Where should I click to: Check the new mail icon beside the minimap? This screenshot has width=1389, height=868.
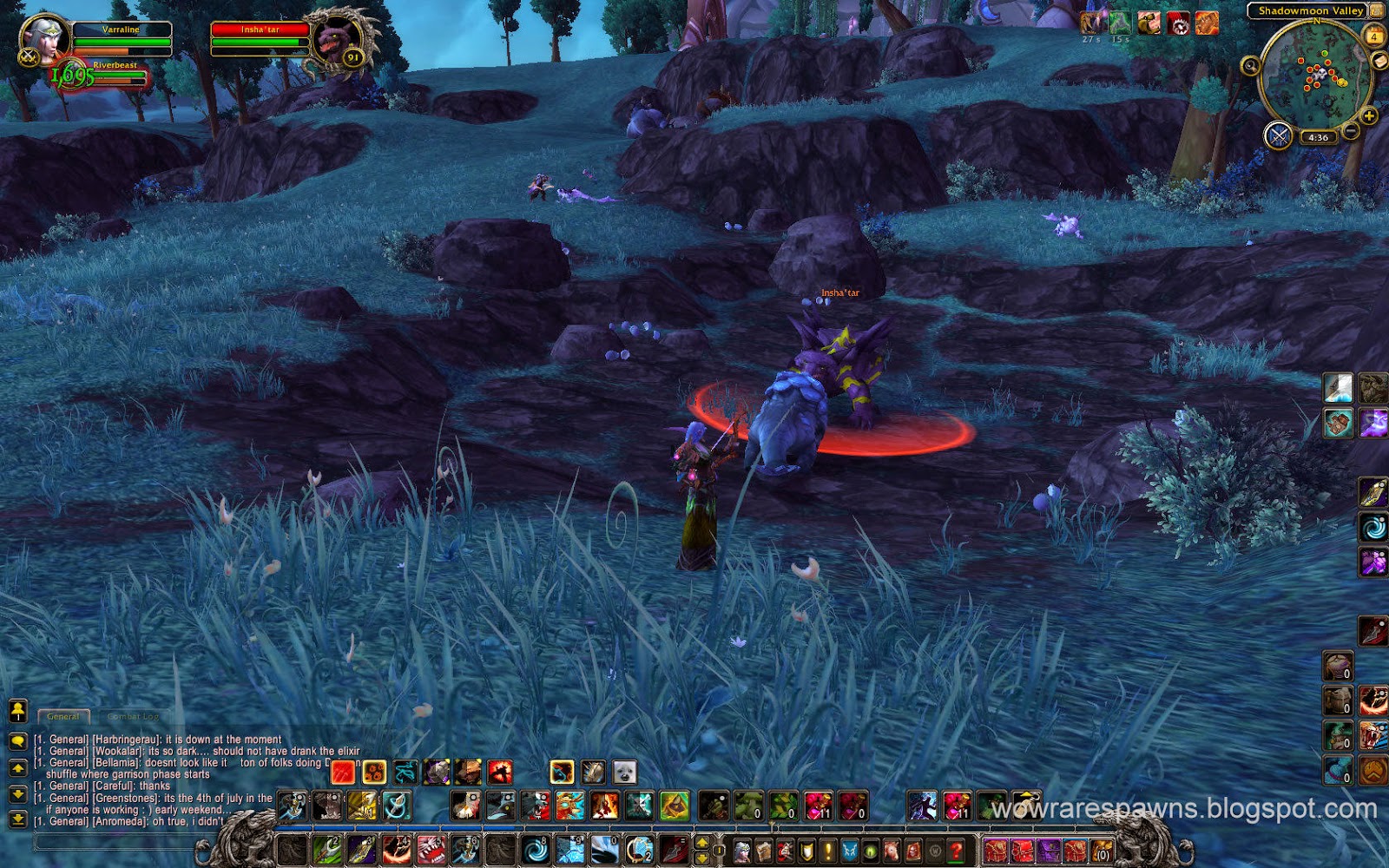coord(1379,61)
